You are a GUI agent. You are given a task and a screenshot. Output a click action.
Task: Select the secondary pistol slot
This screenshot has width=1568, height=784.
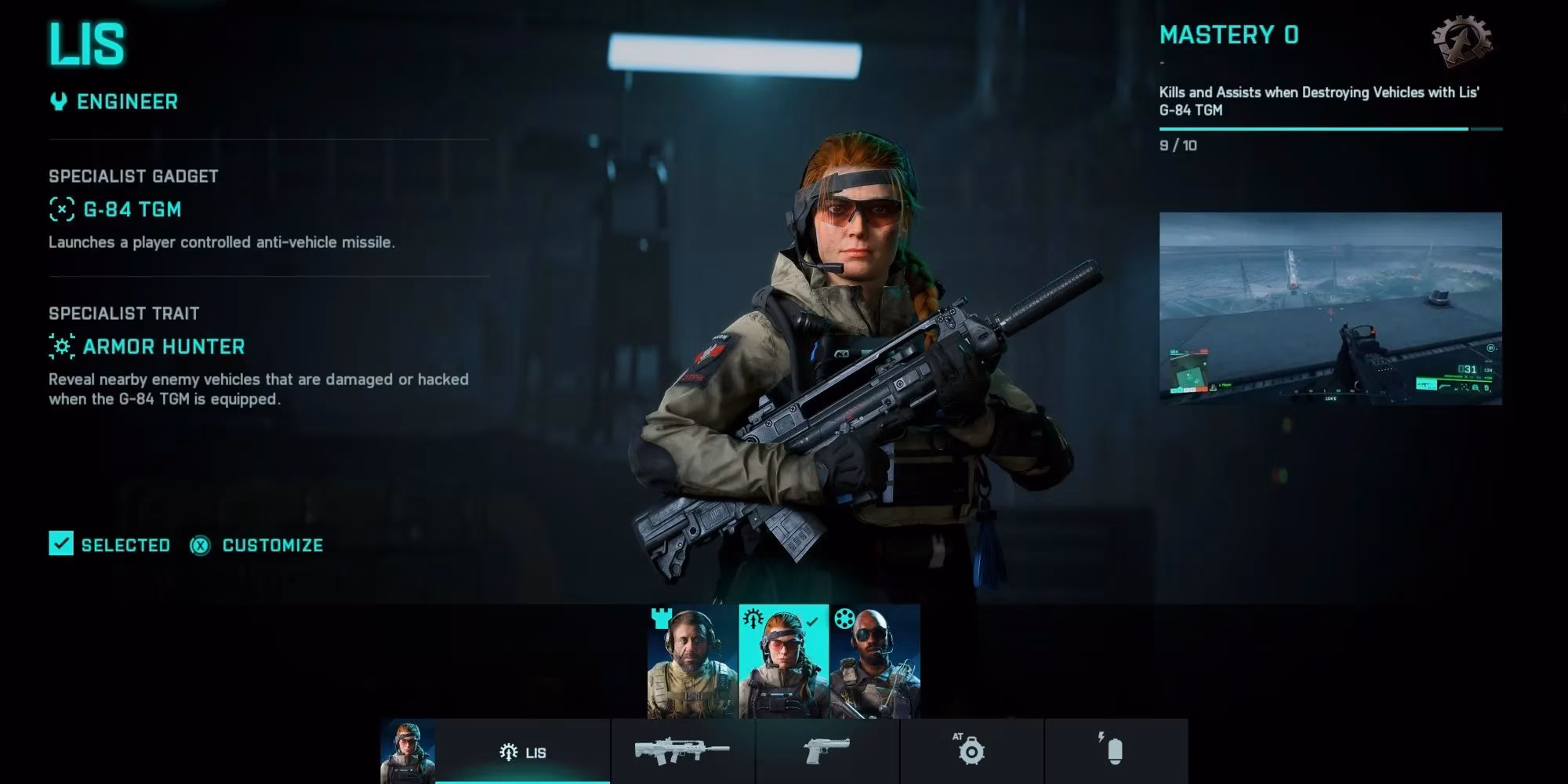pyautogui.click(x=828, y=750)
